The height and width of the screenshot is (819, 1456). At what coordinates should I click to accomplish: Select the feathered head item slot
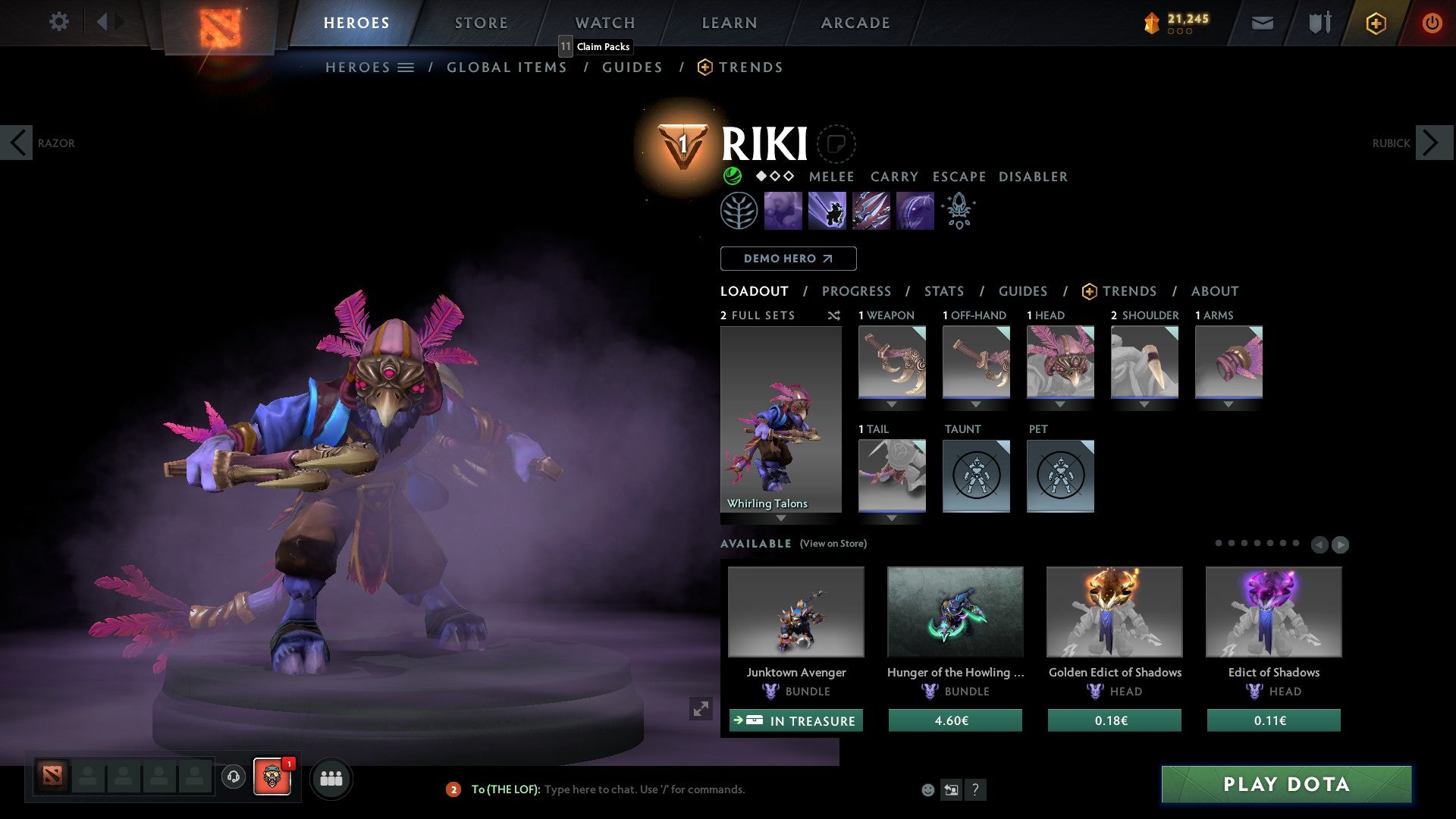(x=1060, y=362)
